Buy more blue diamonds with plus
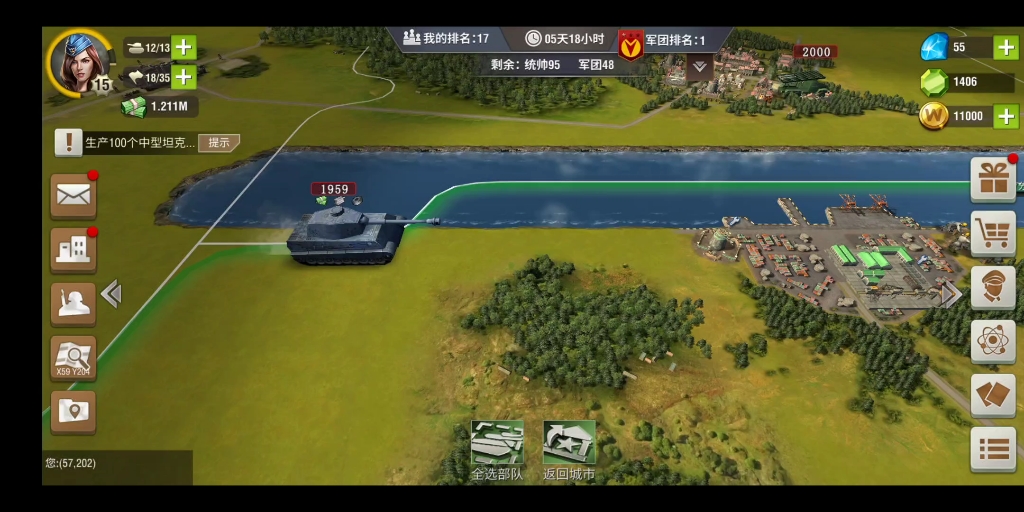Image resolution: width=1024 pixels, height=512 pixels. (1006, 47)
